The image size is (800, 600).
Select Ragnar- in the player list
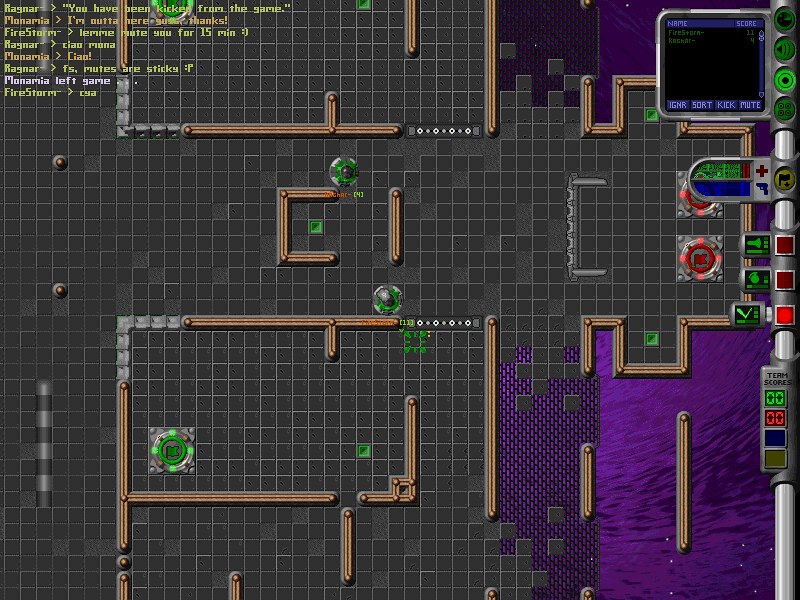click(681, 41)
